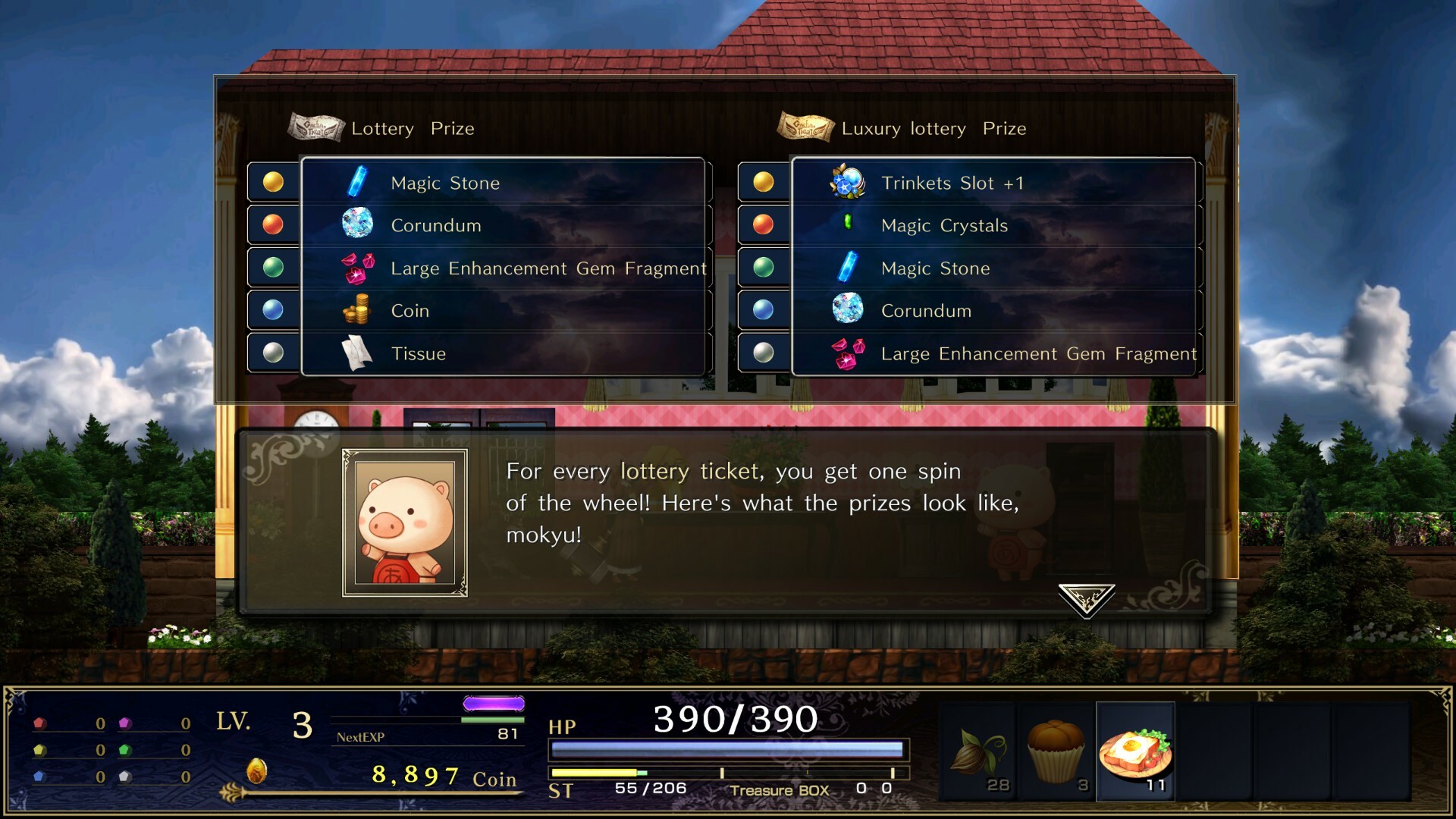Viewport: 1456px width, 819px height.
Task: Select the red ball in Luxury lottery list
Action: click(763, 224)
